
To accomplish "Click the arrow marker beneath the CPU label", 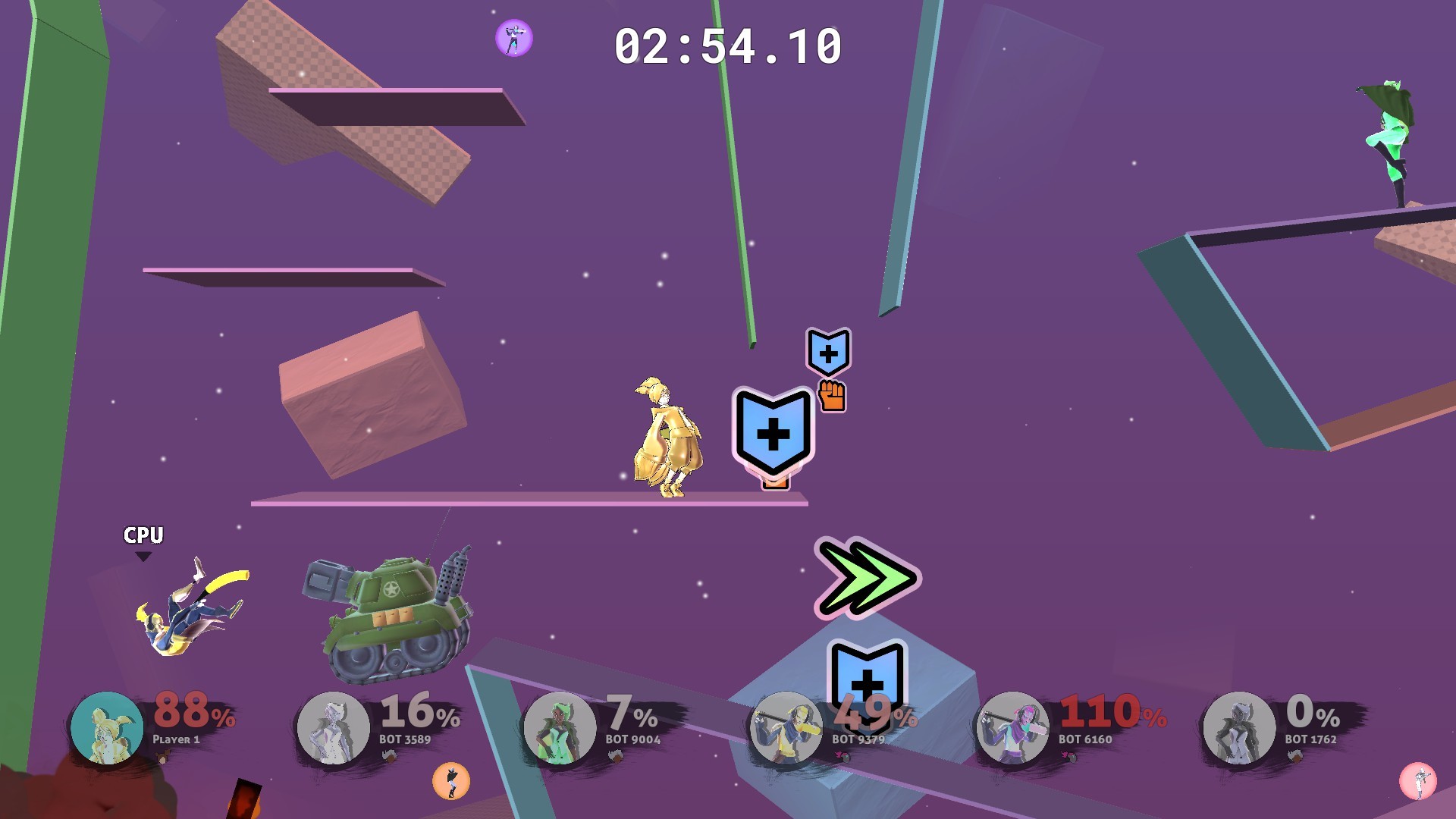I will click(x=142, y=556).
